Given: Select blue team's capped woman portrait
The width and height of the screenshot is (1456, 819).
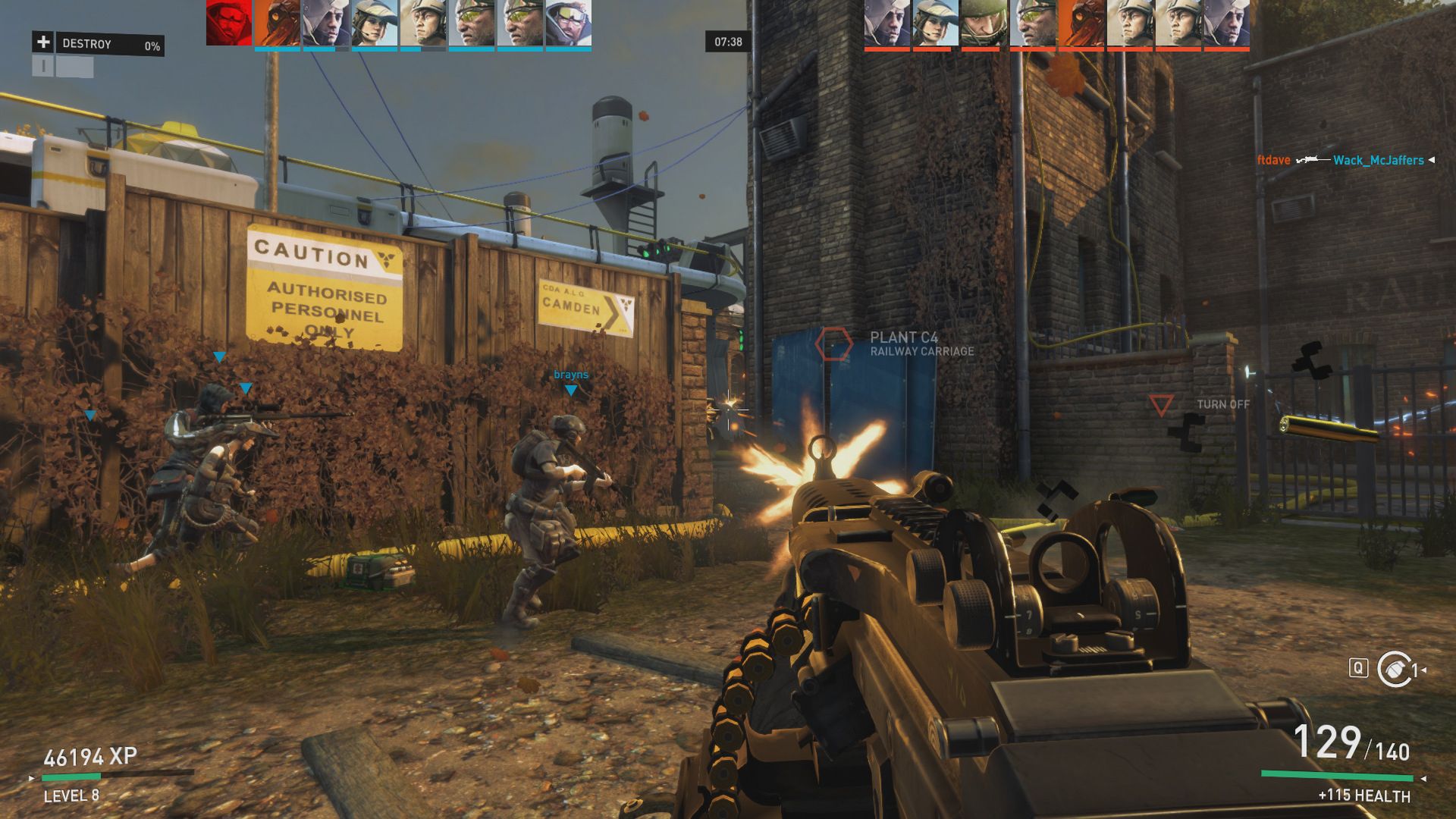Looking at the screenshot, I should pyautogui.click(x=375, y=23).
